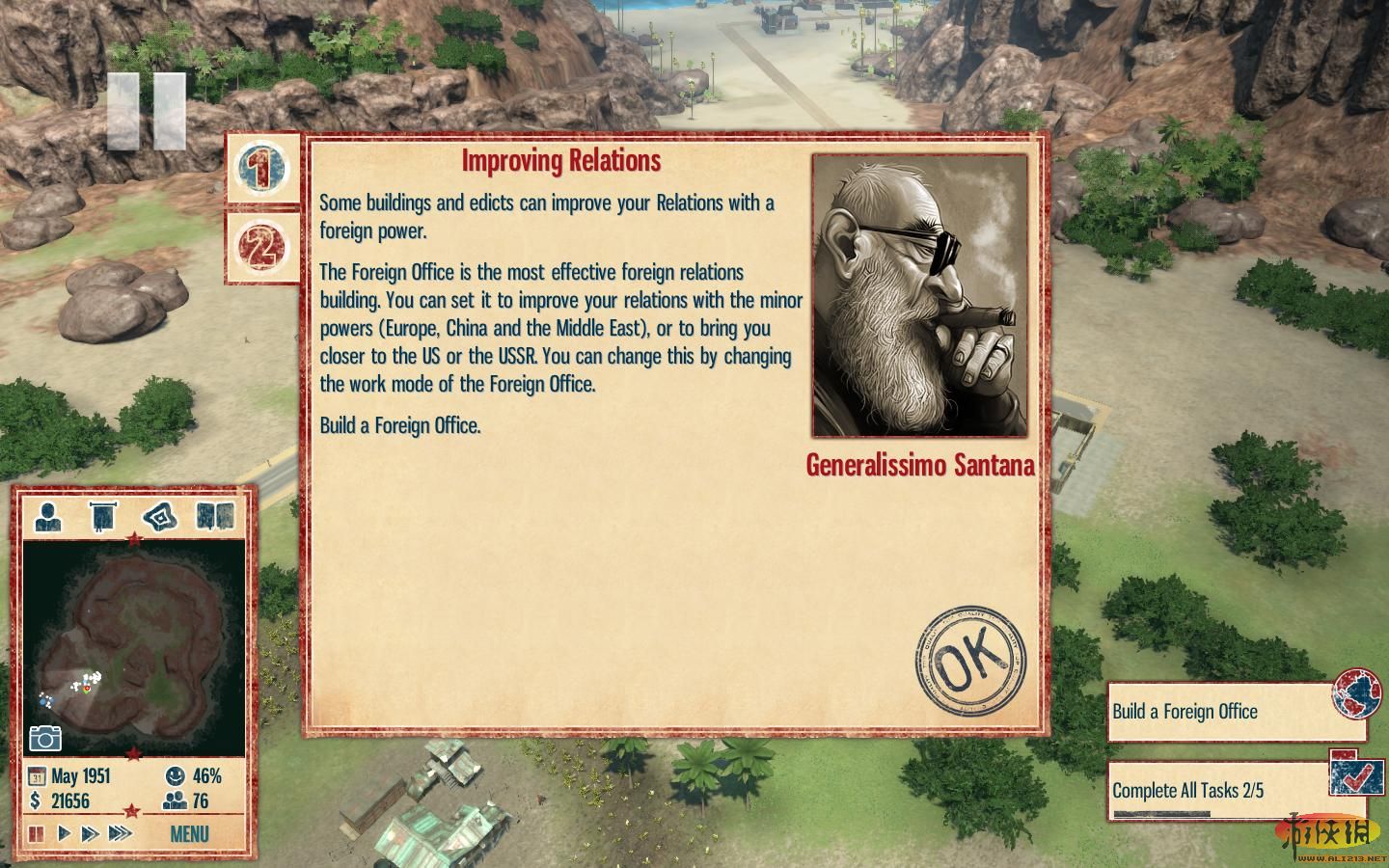Click the checkmark folder icon on the tracker
Viewport: 1389px width, 868px height.
1357,773
